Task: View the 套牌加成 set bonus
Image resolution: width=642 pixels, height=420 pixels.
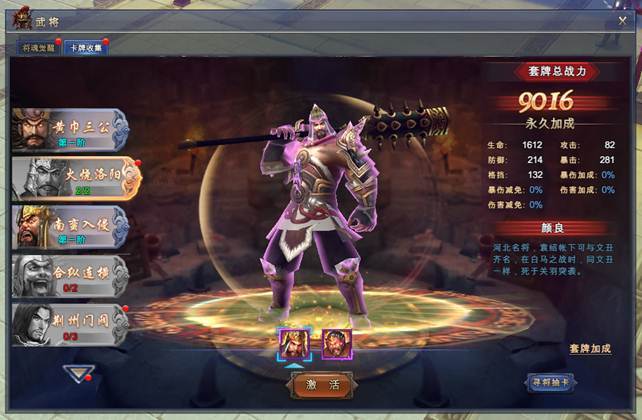Action: [x=589, y=348]
